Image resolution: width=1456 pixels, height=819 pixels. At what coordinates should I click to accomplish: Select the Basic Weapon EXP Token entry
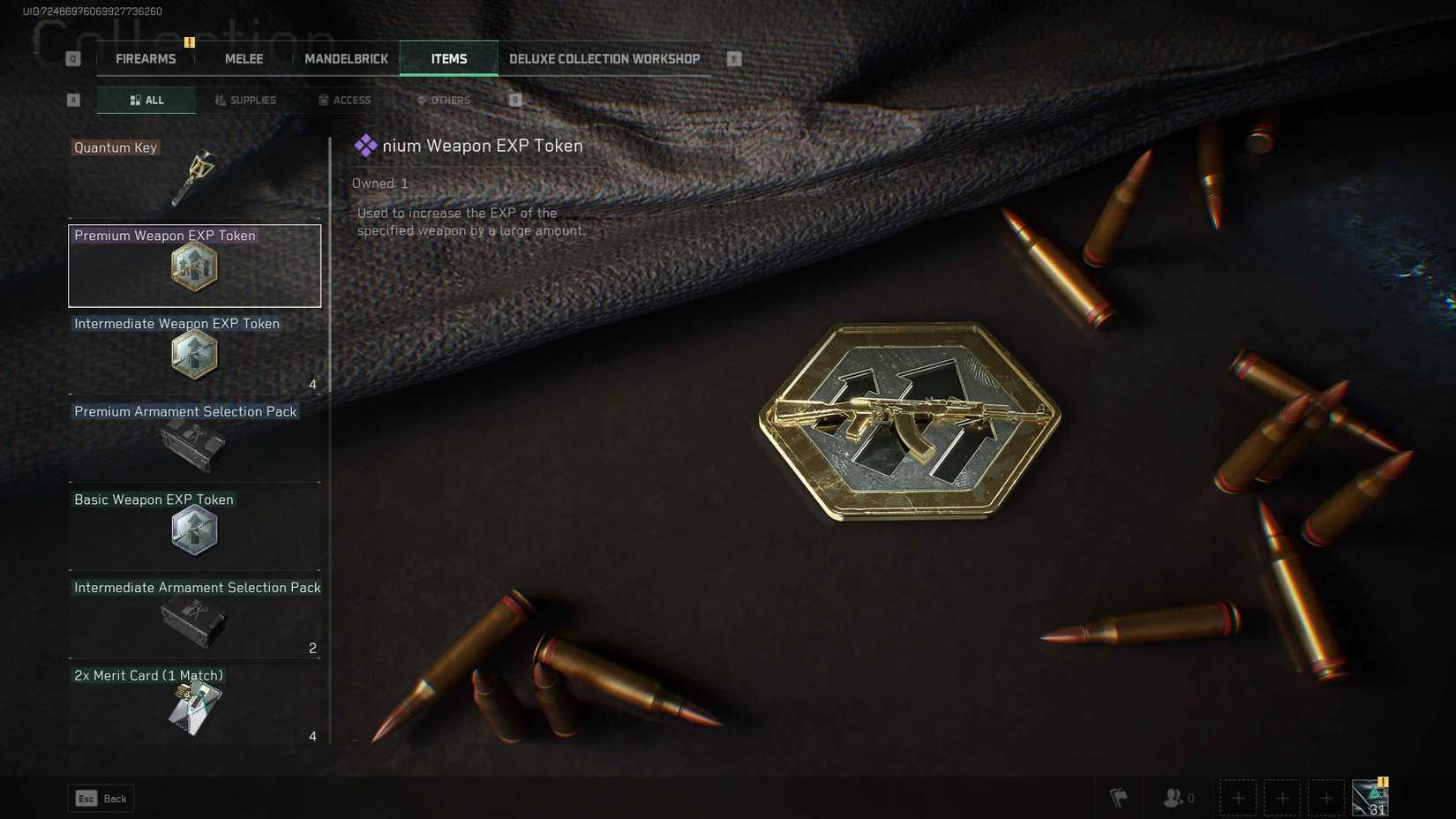coord(194,530)
